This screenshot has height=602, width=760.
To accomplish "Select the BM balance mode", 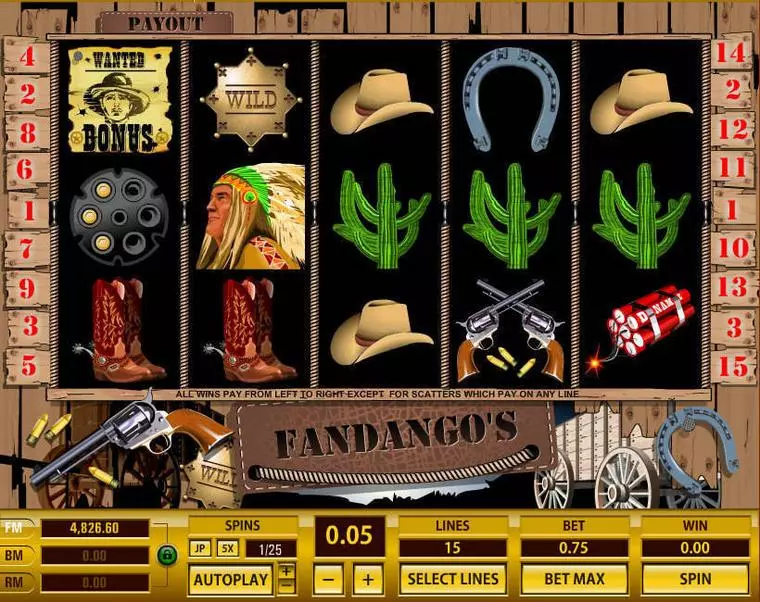I will [x=15, y=555].
